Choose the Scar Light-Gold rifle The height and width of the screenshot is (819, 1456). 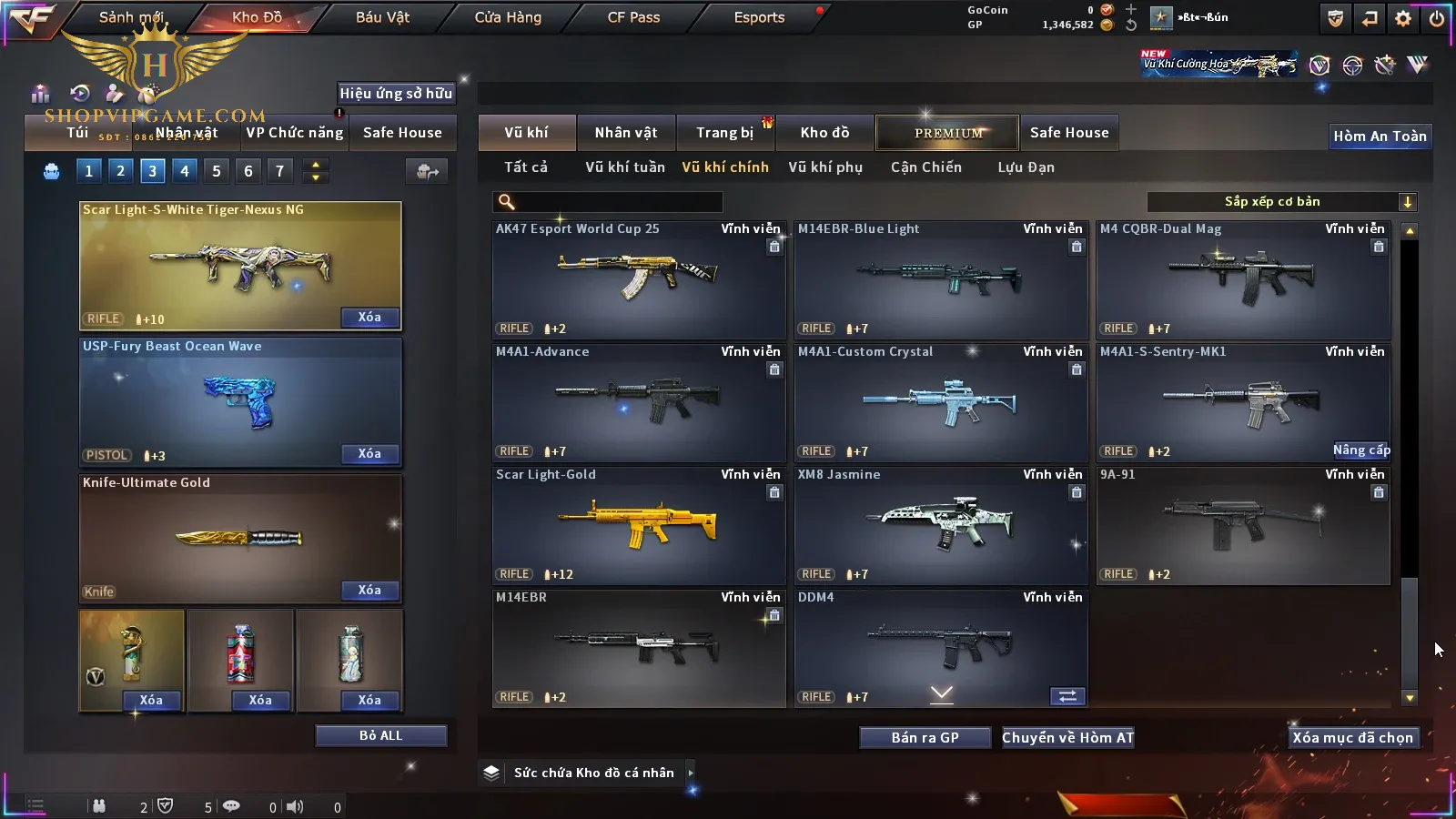638,524
